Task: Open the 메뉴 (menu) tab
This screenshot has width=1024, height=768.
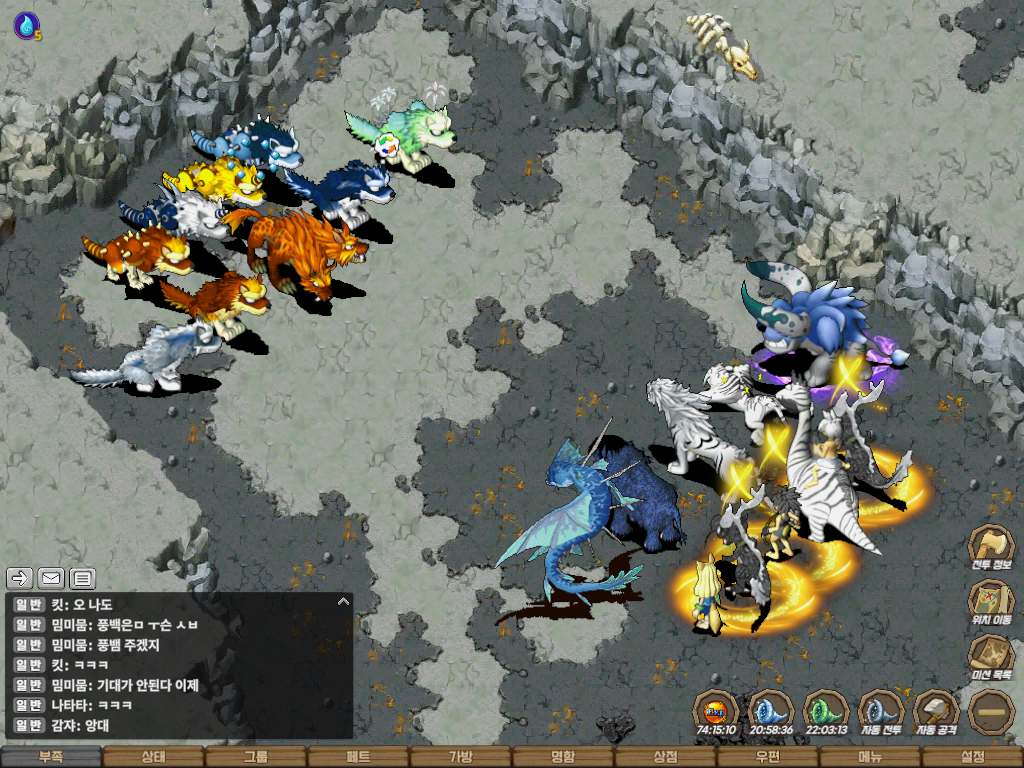Action: (869, 757)
